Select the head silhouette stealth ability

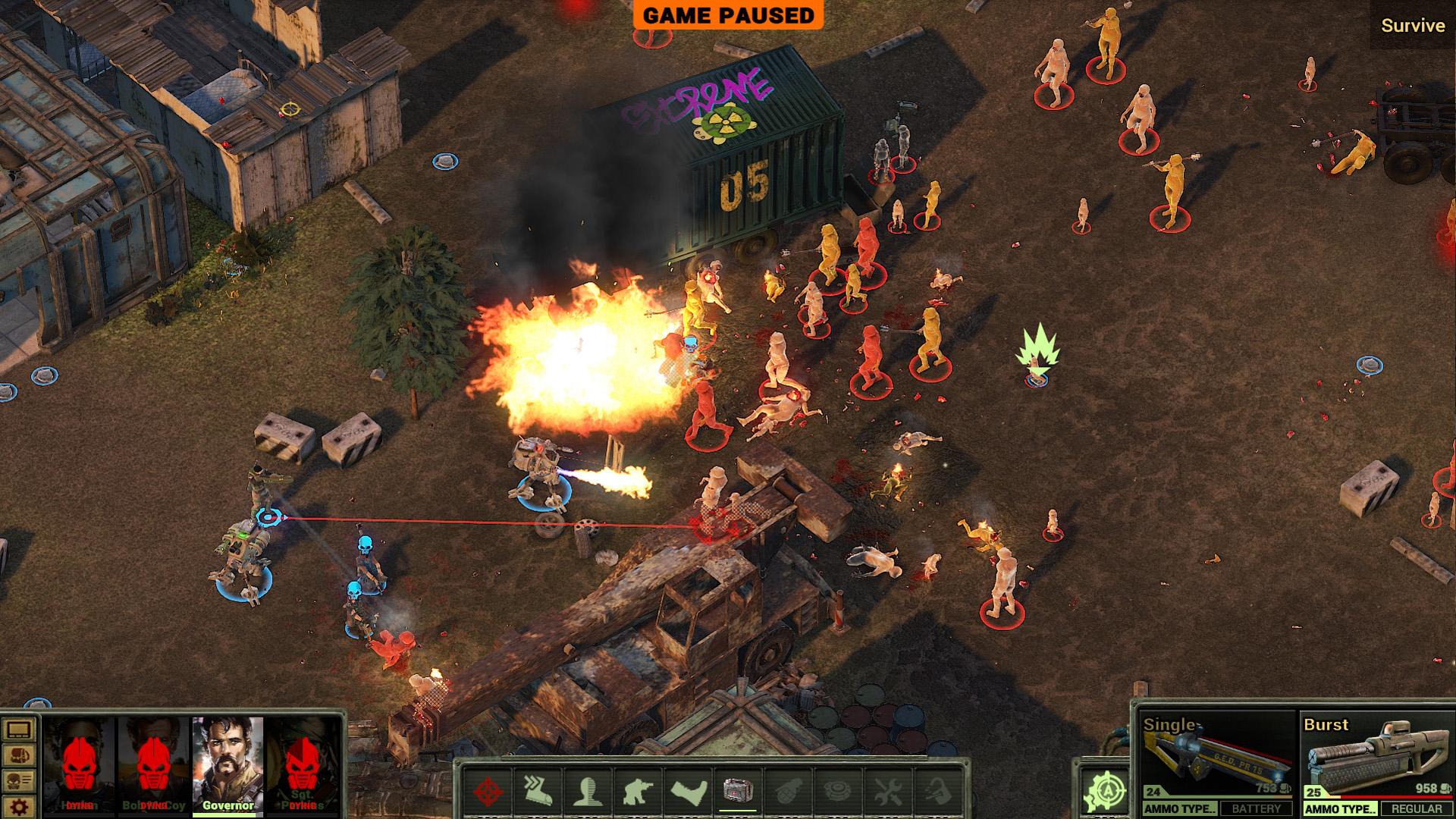pyautogui.click(x=588, y=792)
